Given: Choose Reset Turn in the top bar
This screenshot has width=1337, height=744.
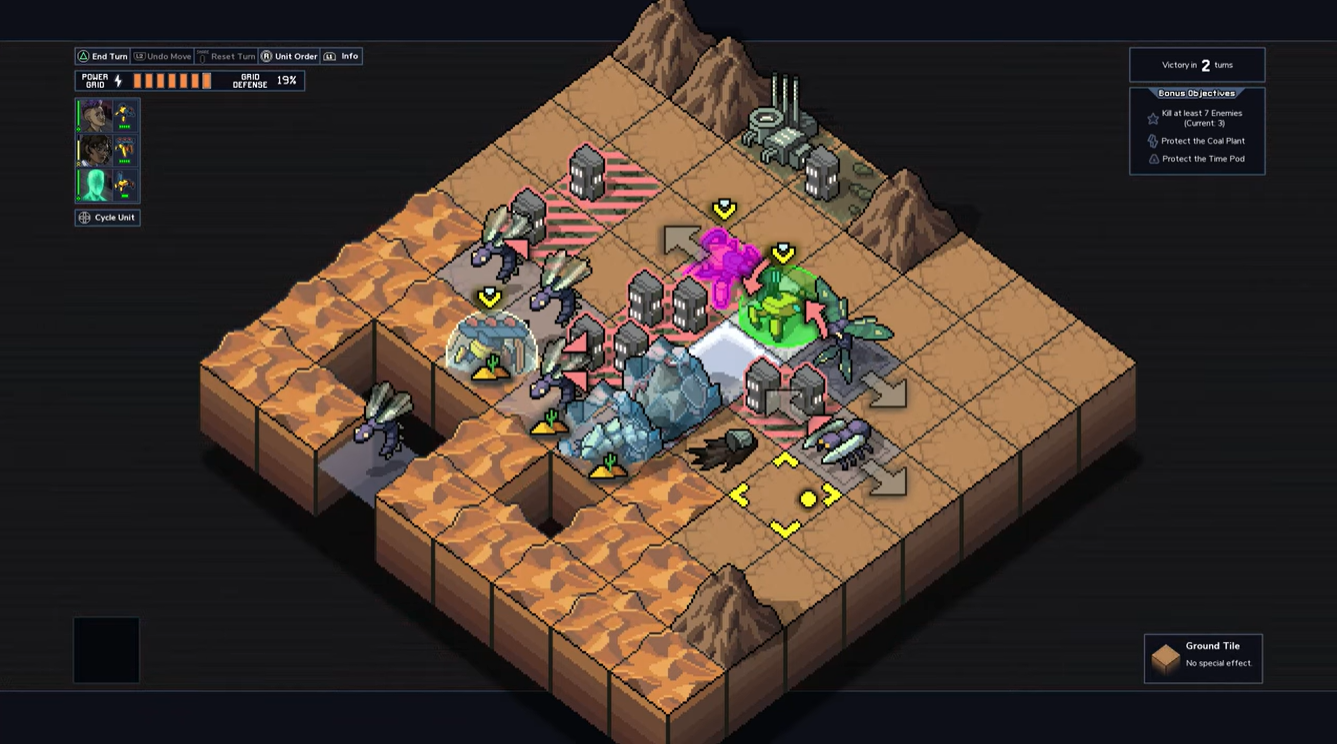Looking at the screenshot, I should (226, 57).
